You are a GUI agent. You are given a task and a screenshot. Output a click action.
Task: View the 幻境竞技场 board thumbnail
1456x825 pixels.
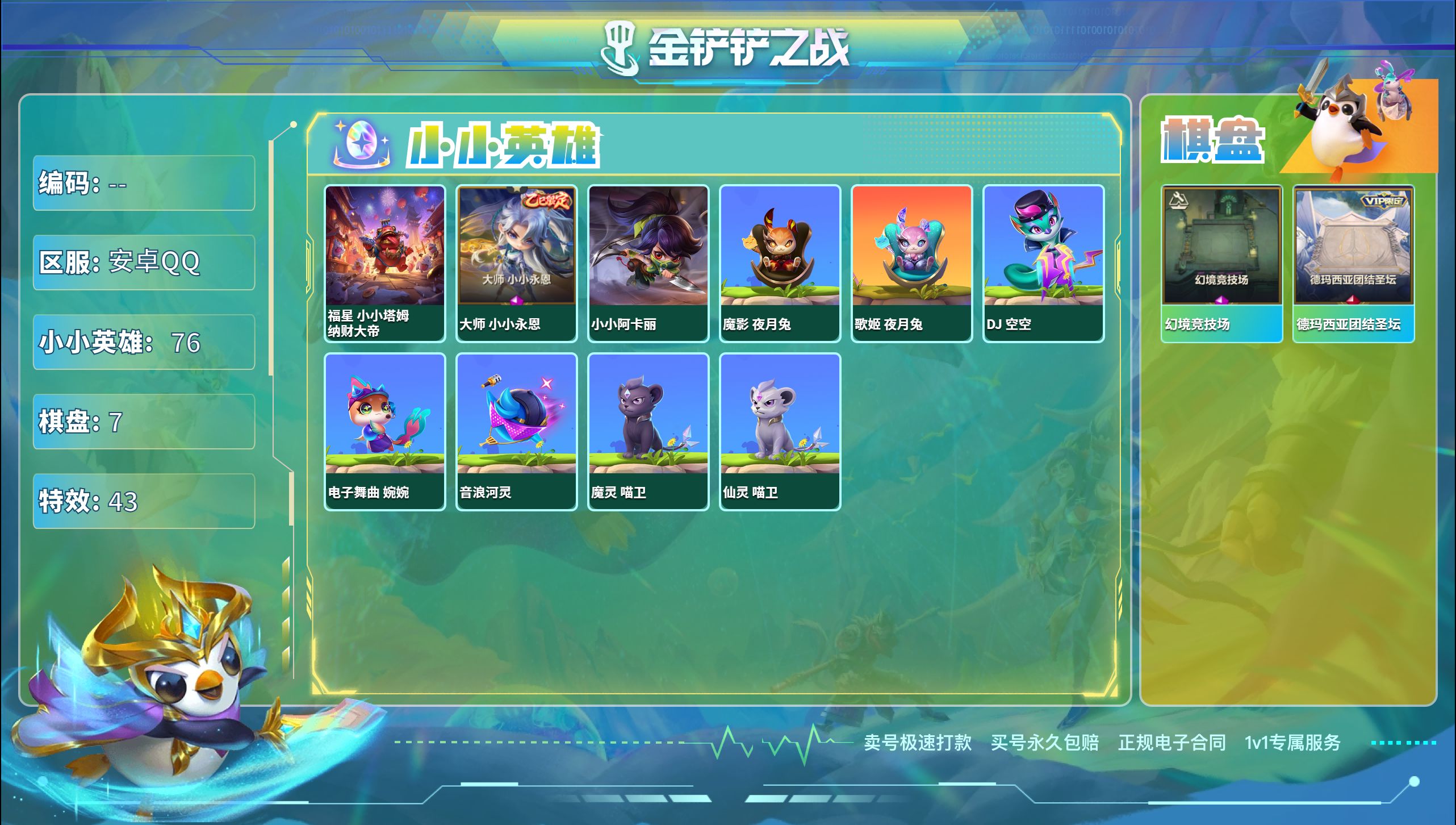pos(1221,263)
